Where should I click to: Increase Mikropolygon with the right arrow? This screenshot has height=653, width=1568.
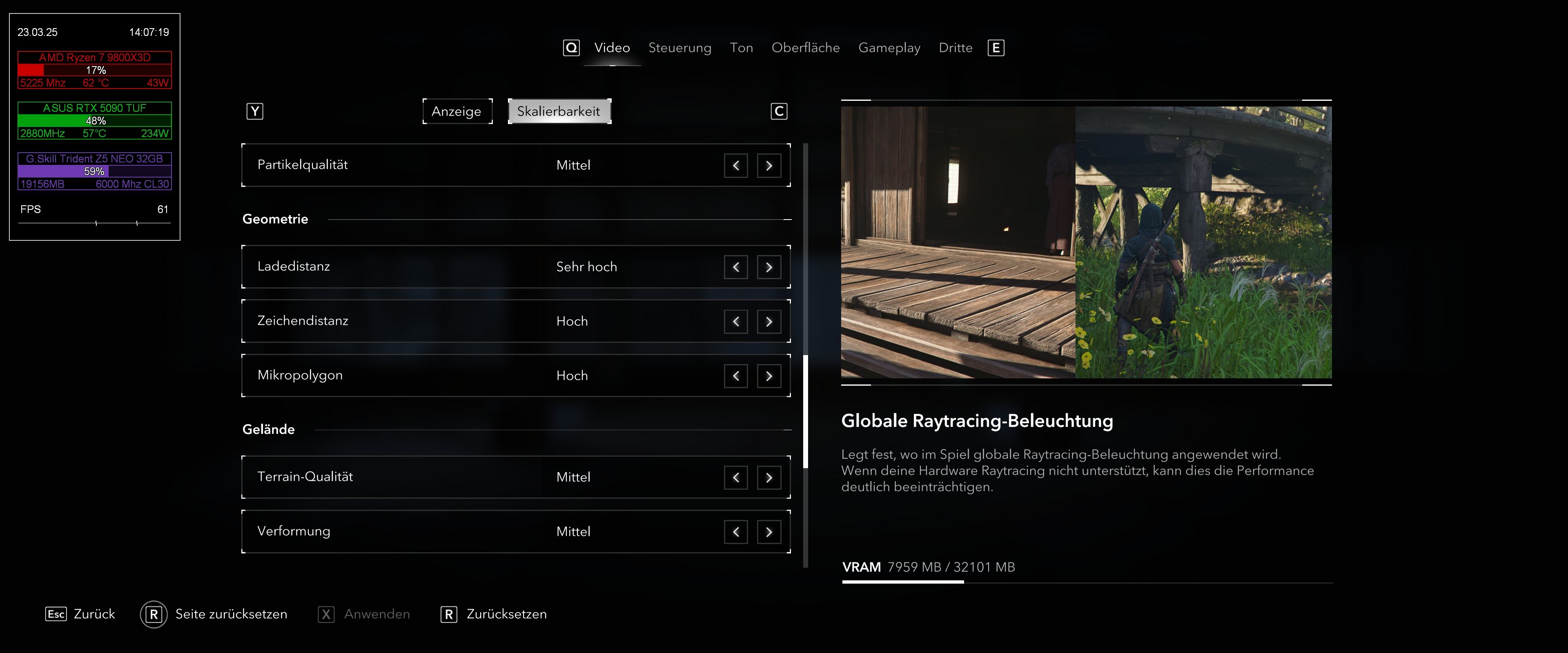click(x=769, y=376)
